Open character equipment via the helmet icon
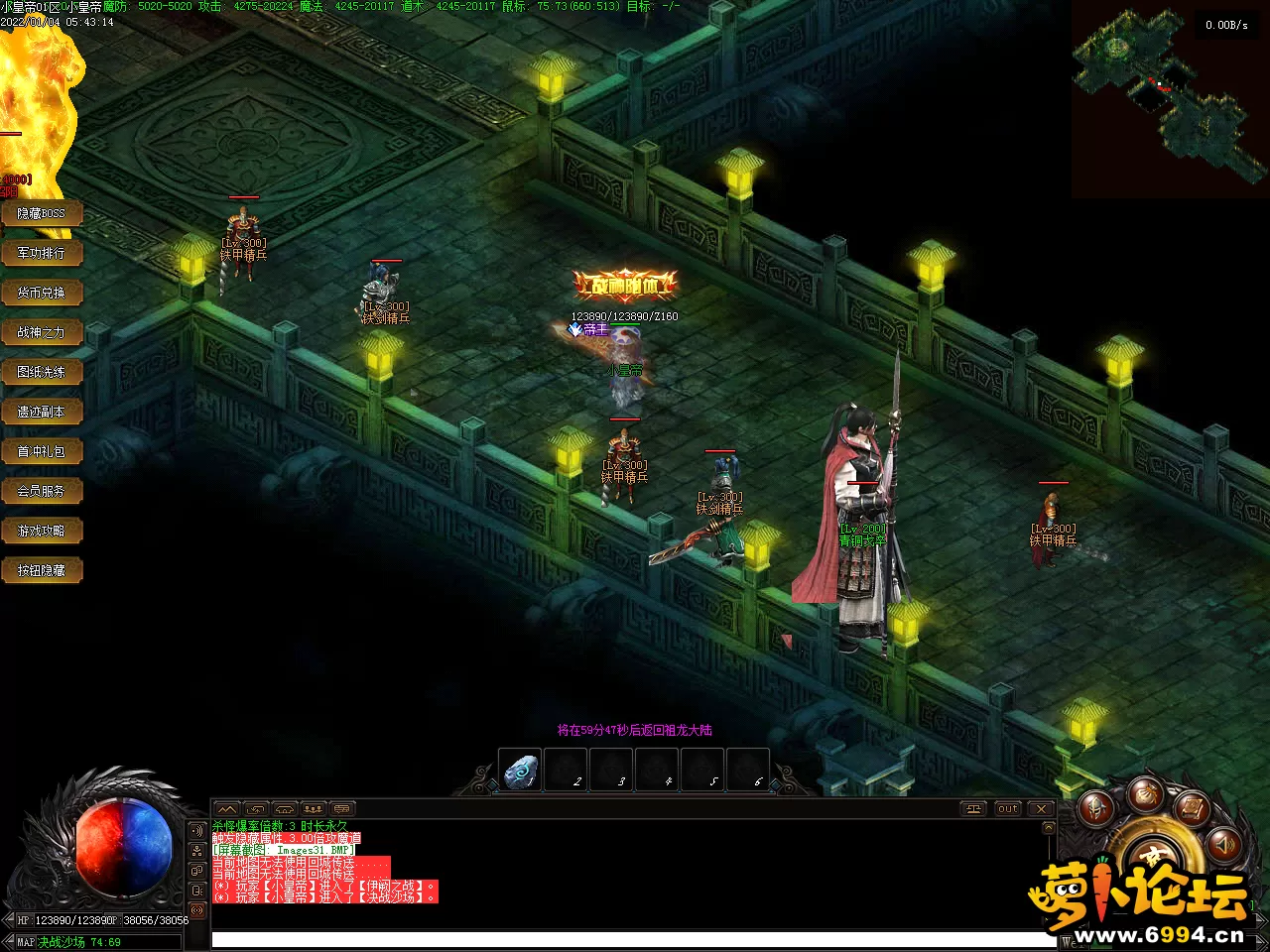The image size is (1270, 952). coord(1096,809)
